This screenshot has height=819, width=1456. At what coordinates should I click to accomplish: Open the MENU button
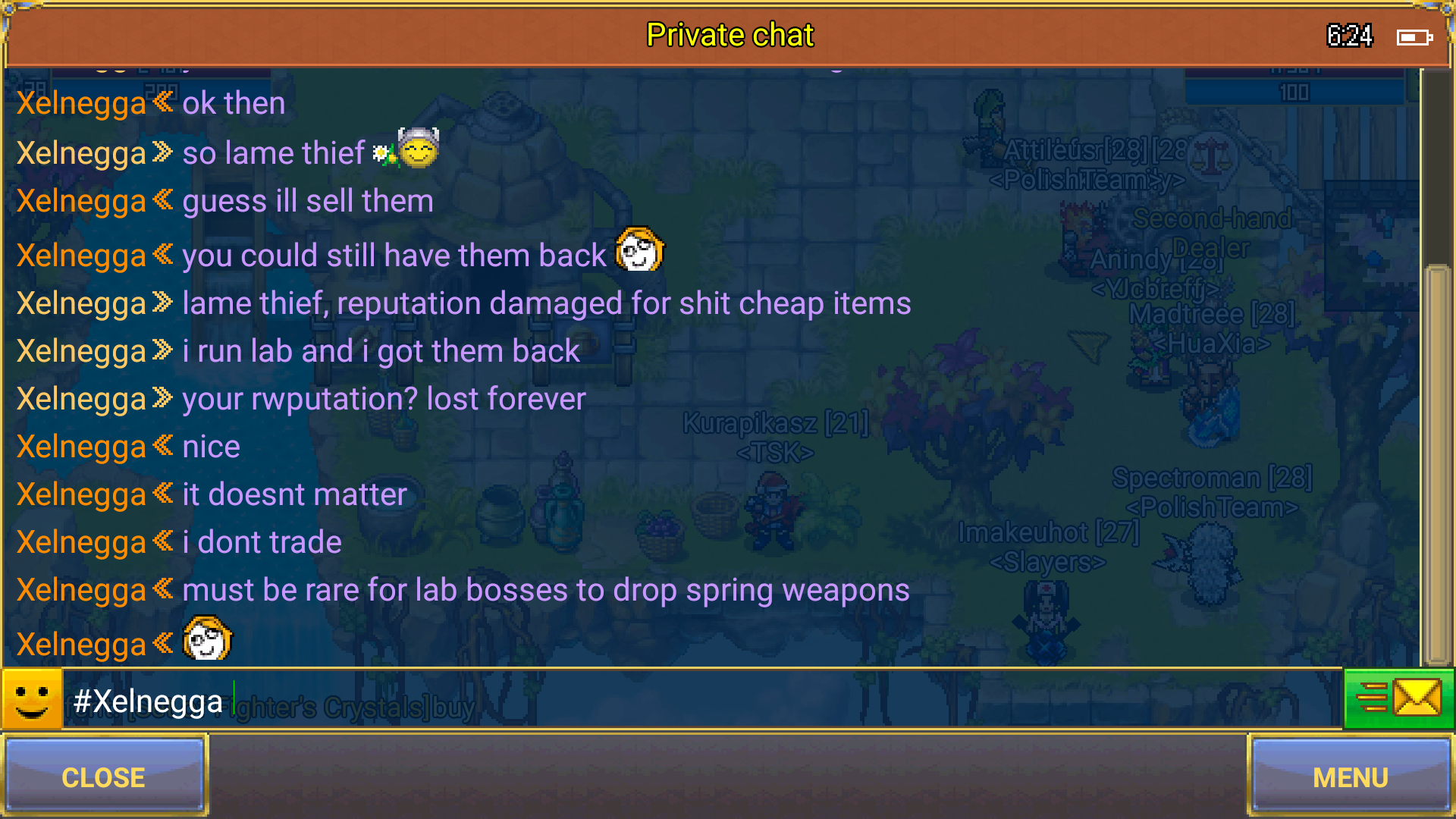point(1350,777)
